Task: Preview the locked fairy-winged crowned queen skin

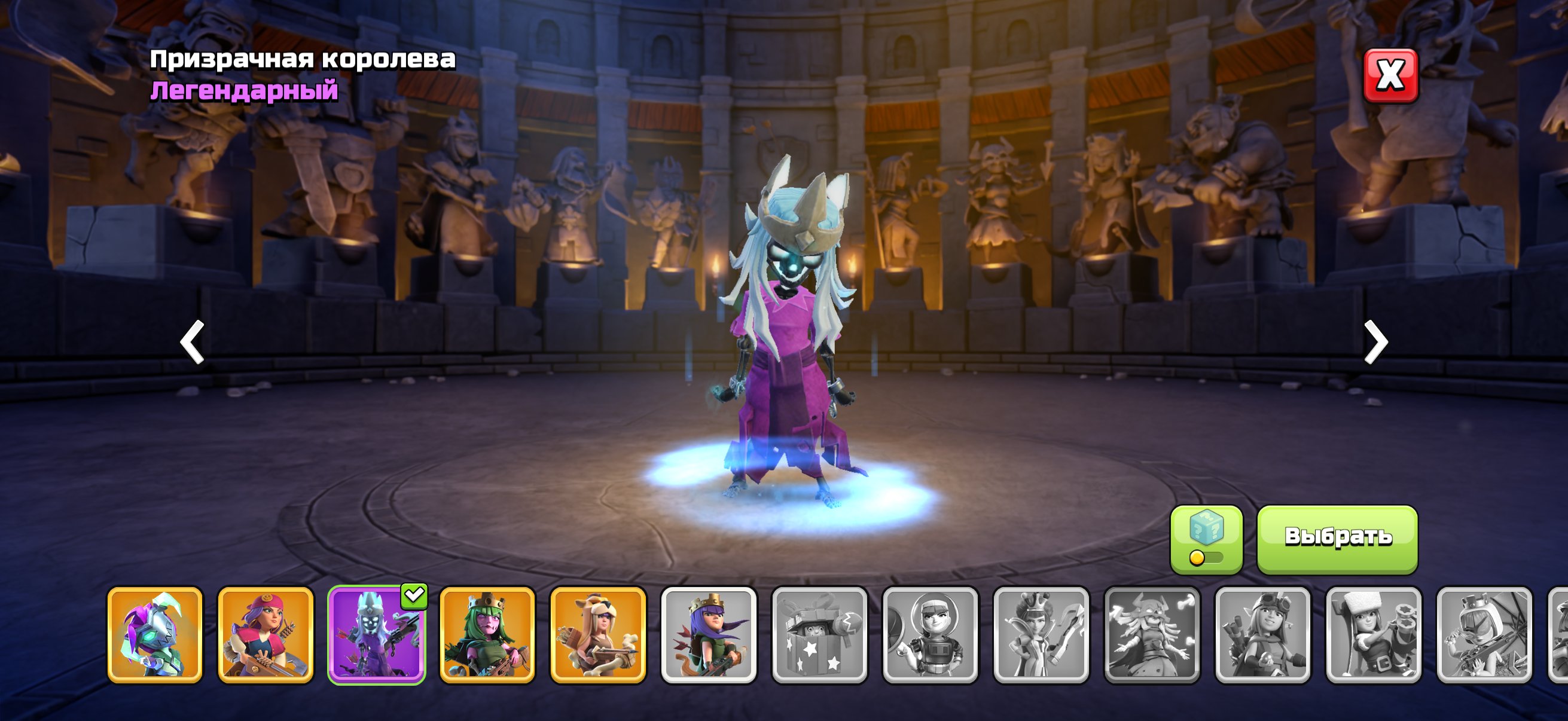Action: (1042, 634)
